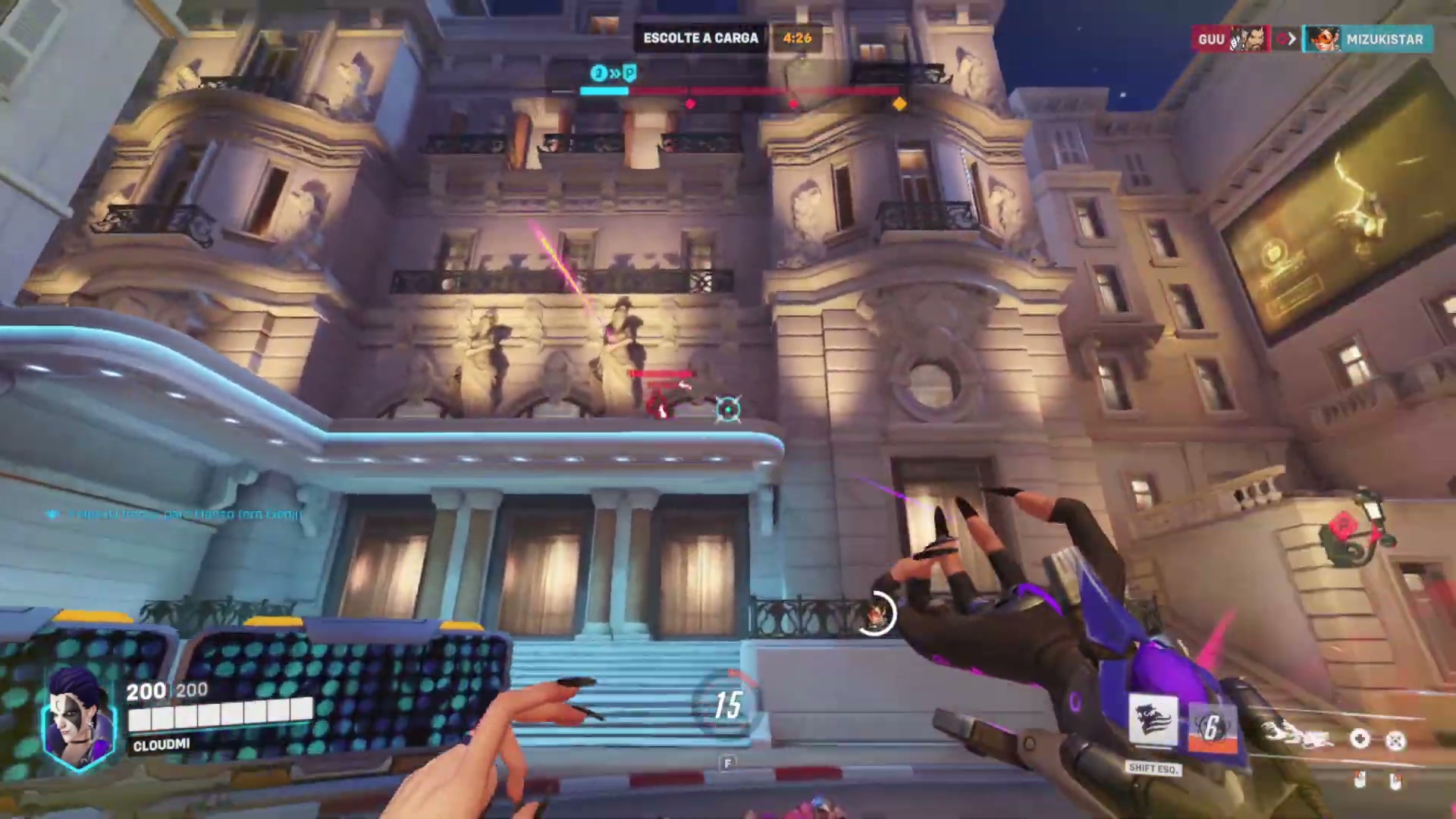Viewport: 1456px width, 819px height.
Task: Select the Fade ability icon labeled SHIFT ESQ.
Action: [x=1153, y=720]
